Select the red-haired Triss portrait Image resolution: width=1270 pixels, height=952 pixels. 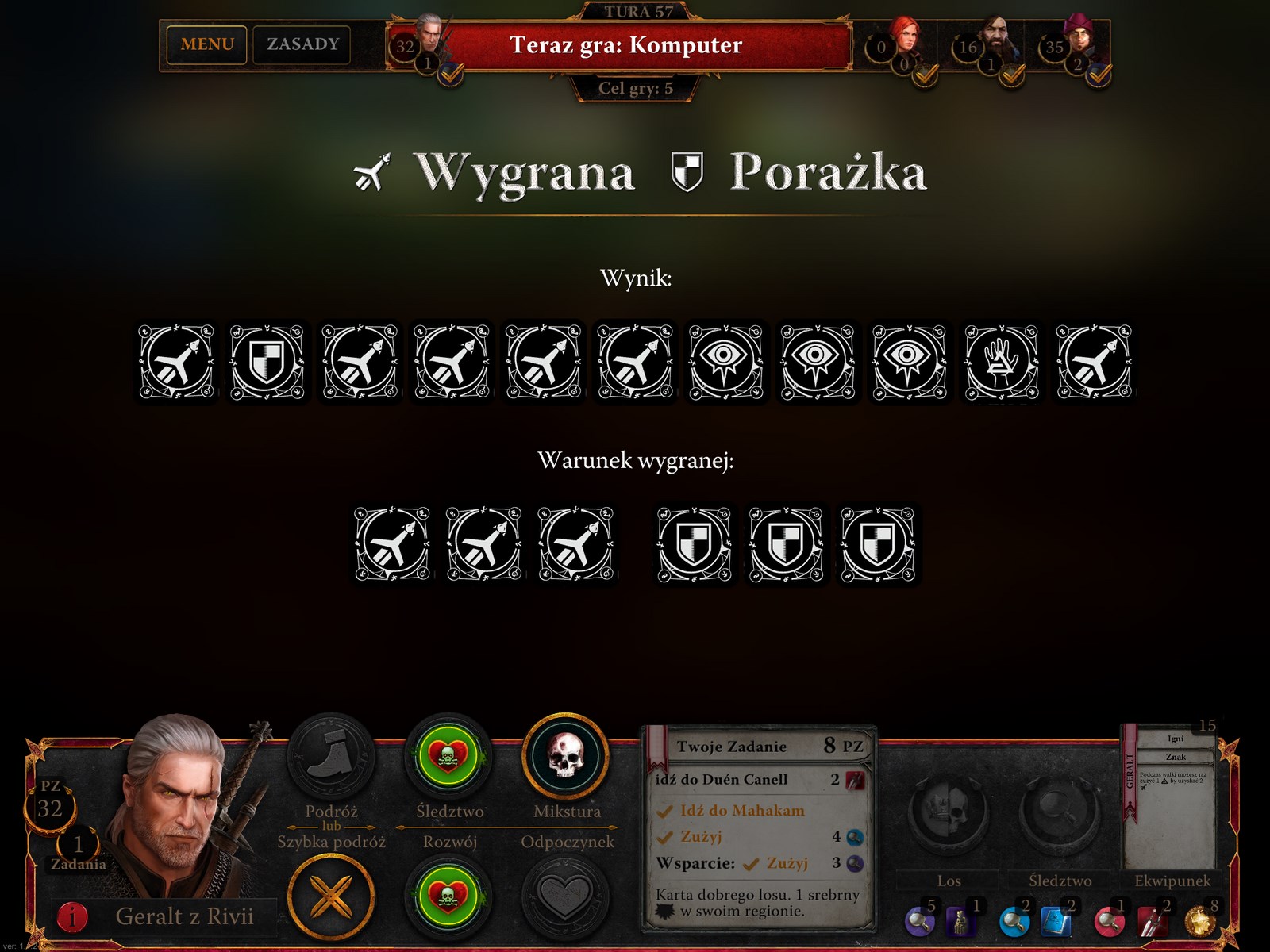pos(905,40)
